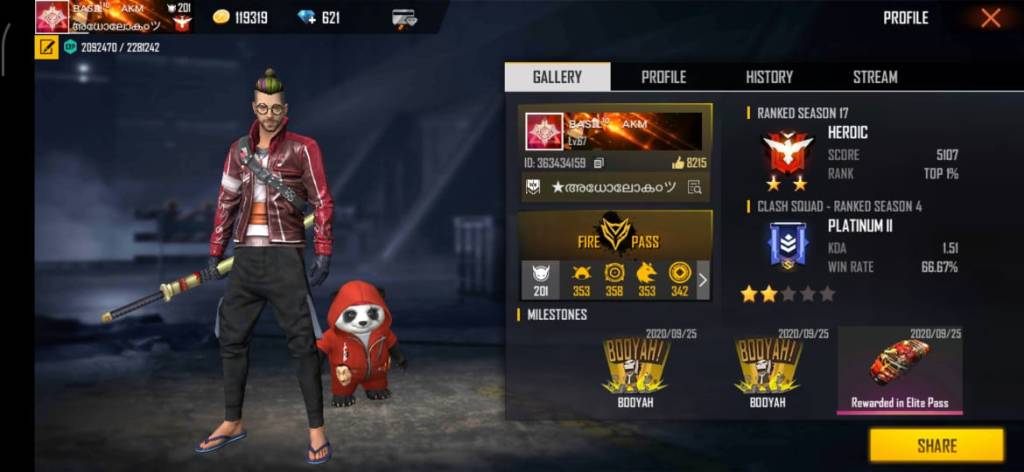
Task: View the Rewarded in Elite Pass milestone
Action: 899,368
